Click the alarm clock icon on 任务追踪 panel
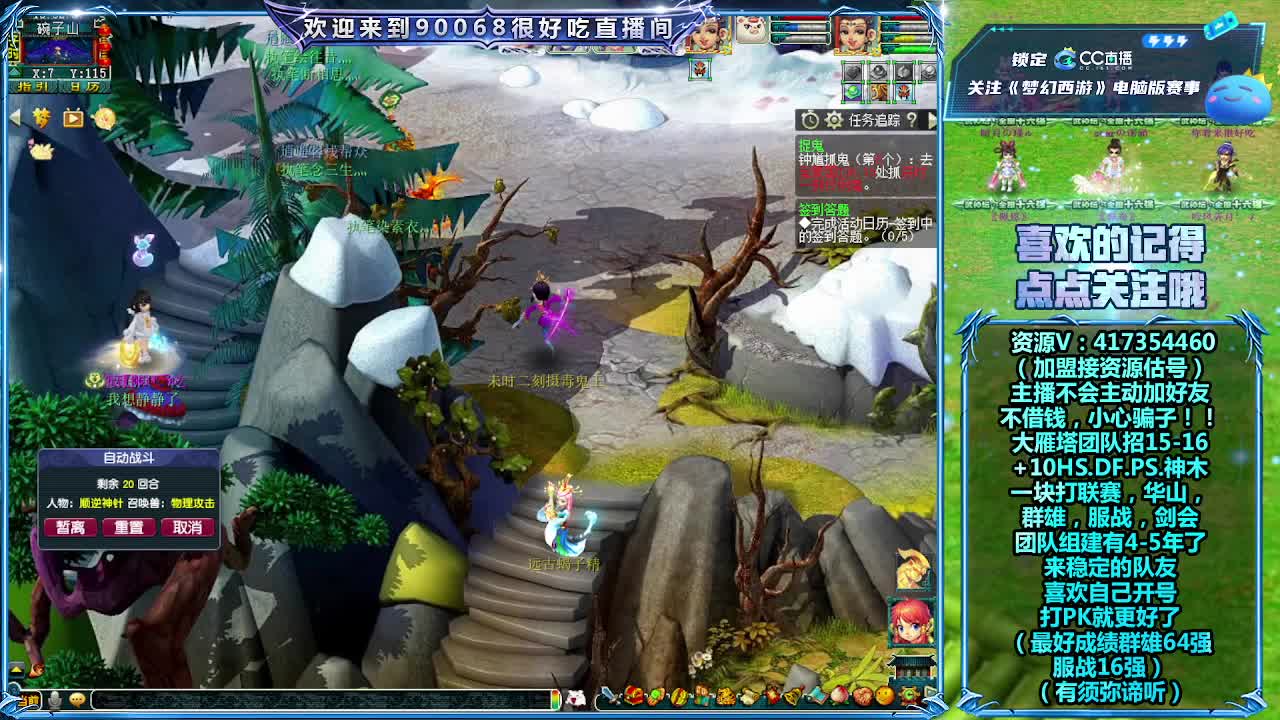Viewport: 1280px width, 720px height. pos(810,119)
